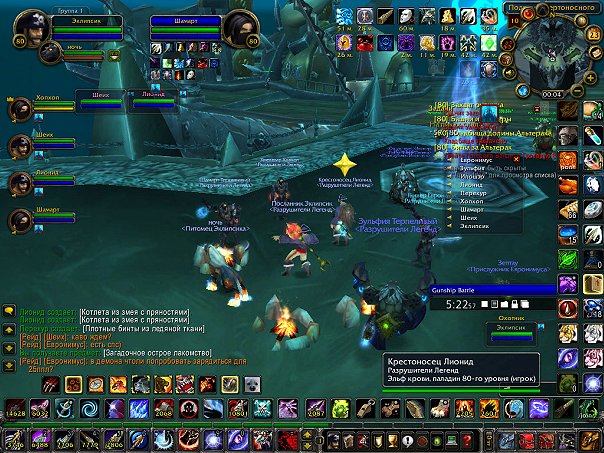This screenshot has width=604, height=453.
Task: Choose Эклипсик in the raid name list
Action: coord(469,227)
